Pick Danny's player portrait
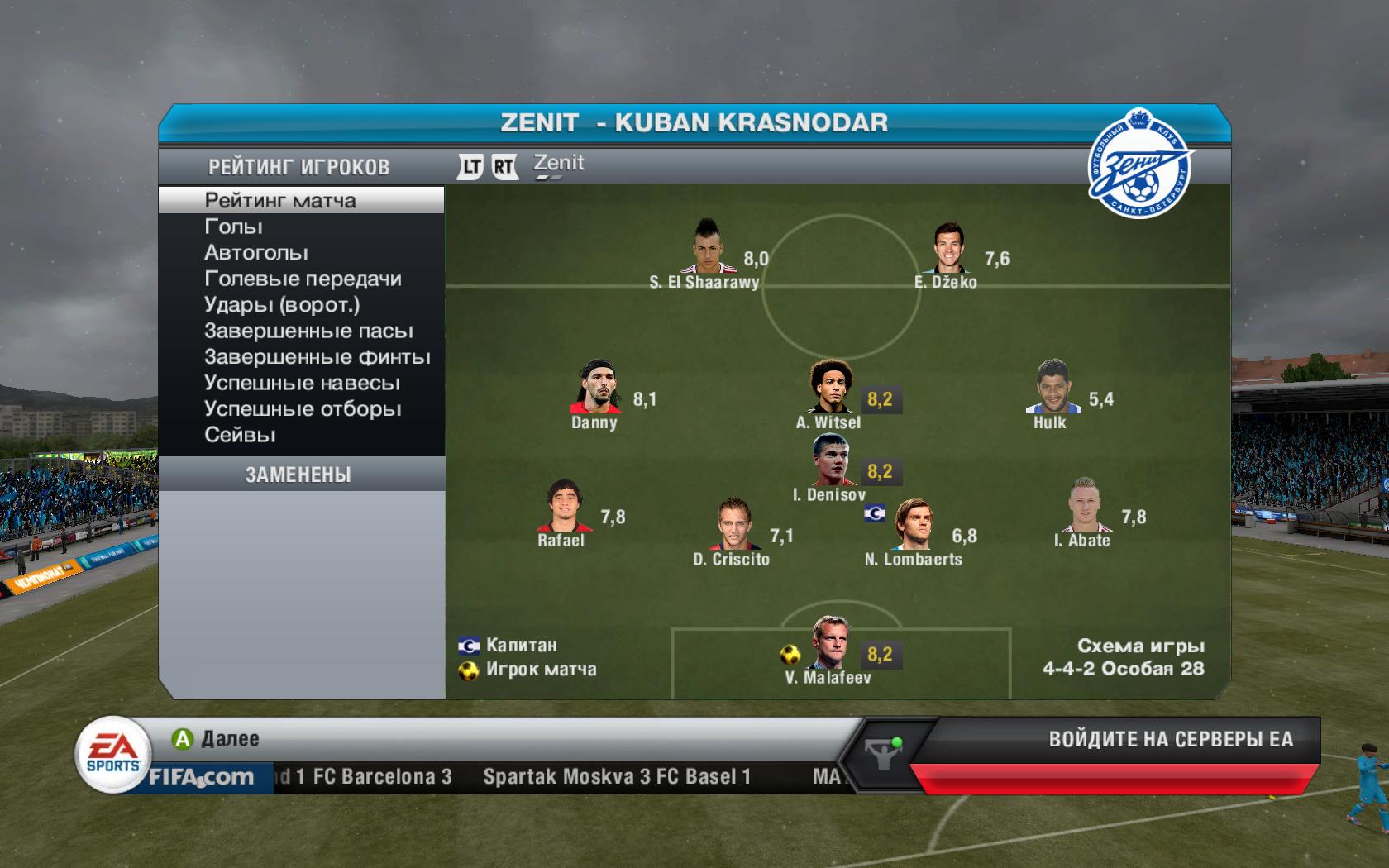Image resolution: width=1389 pixels, height=868 pixels. [x=596, y=387]
